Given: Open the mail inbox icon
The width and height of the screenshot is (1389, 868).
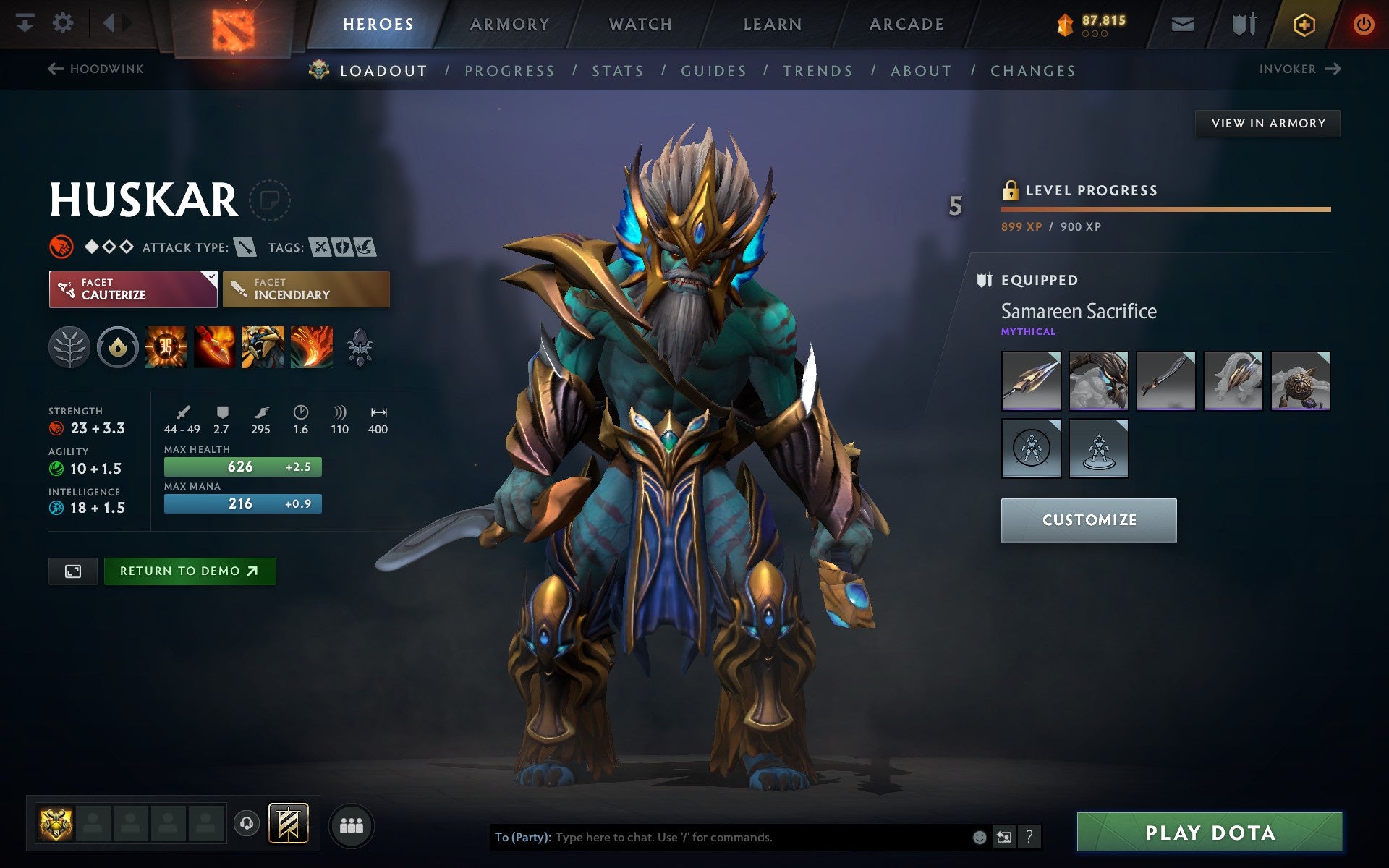Looking at the screenshot, I should coord(1181,23).
